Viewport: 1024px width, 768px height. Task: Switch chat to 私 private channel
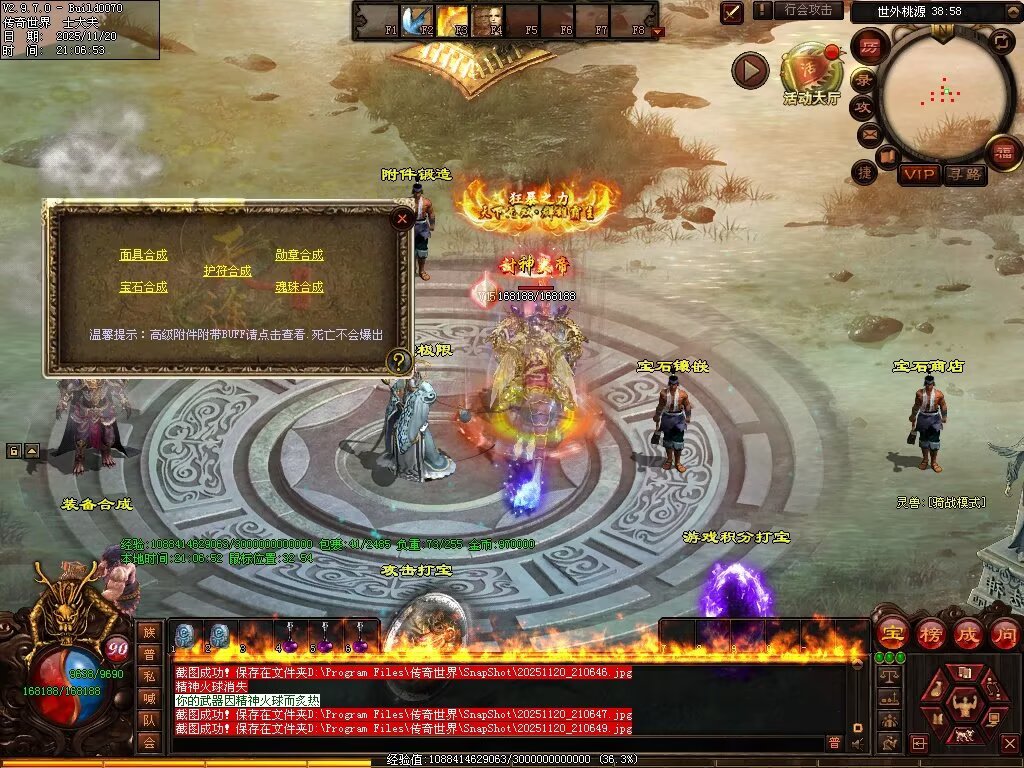pos(149,676)
